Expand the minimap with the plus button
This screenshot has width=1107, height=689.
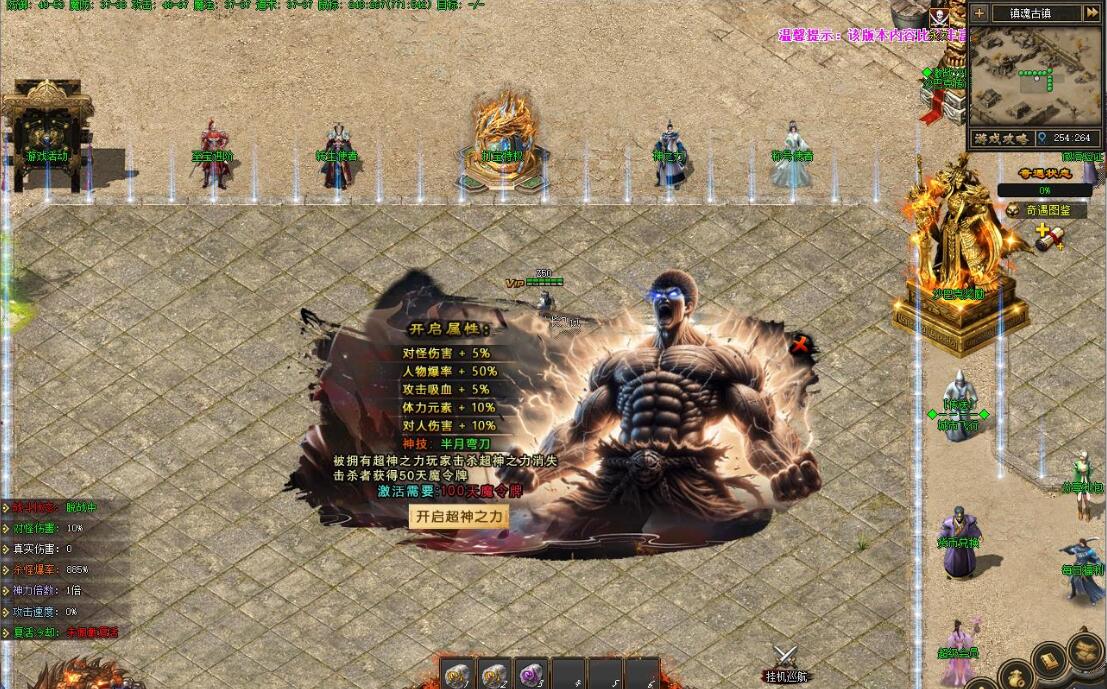click(979, 13)
